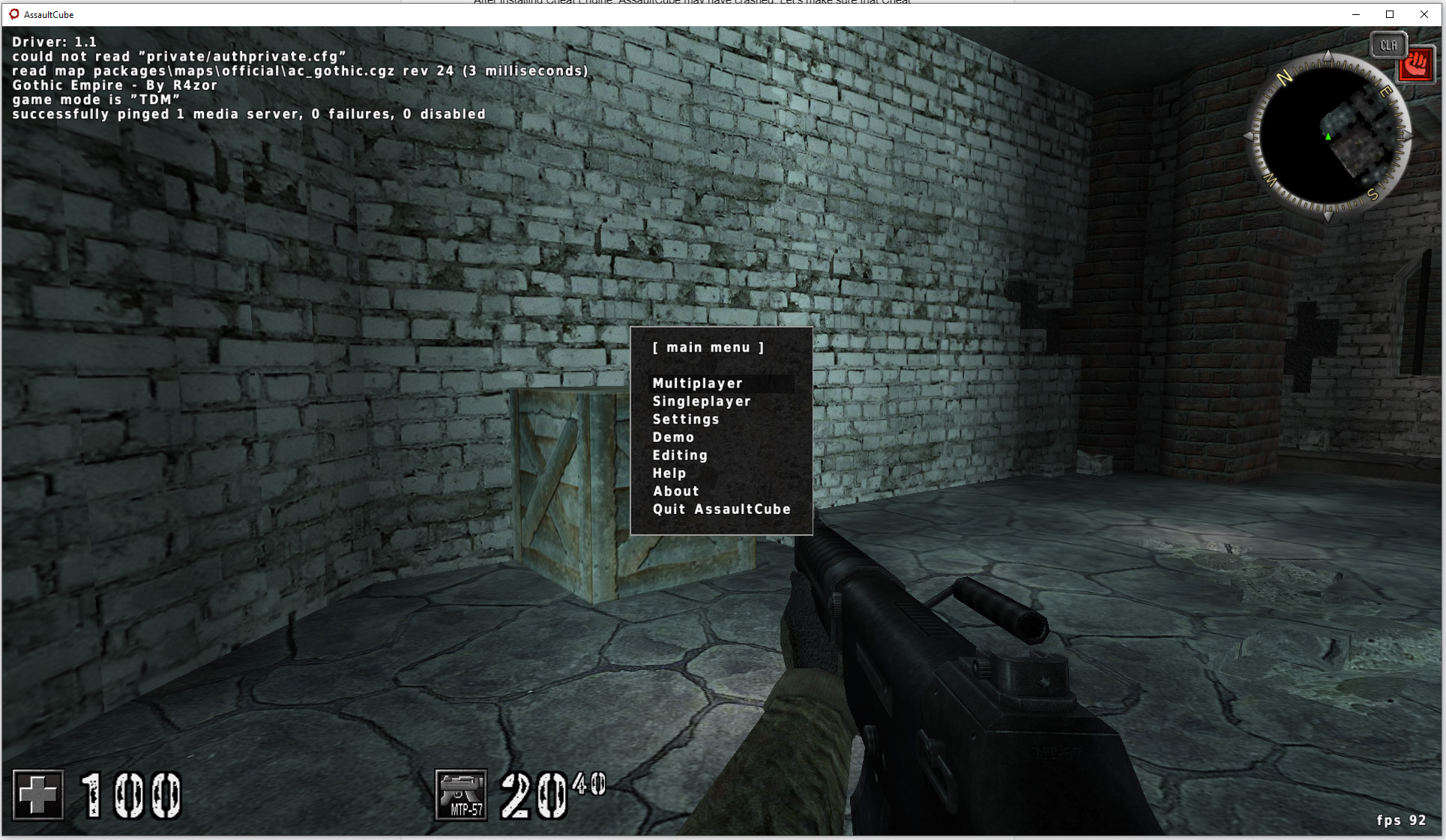Click the green player arrow on radar
This screenshot has width=1446, height=840.
point(1327,137)
